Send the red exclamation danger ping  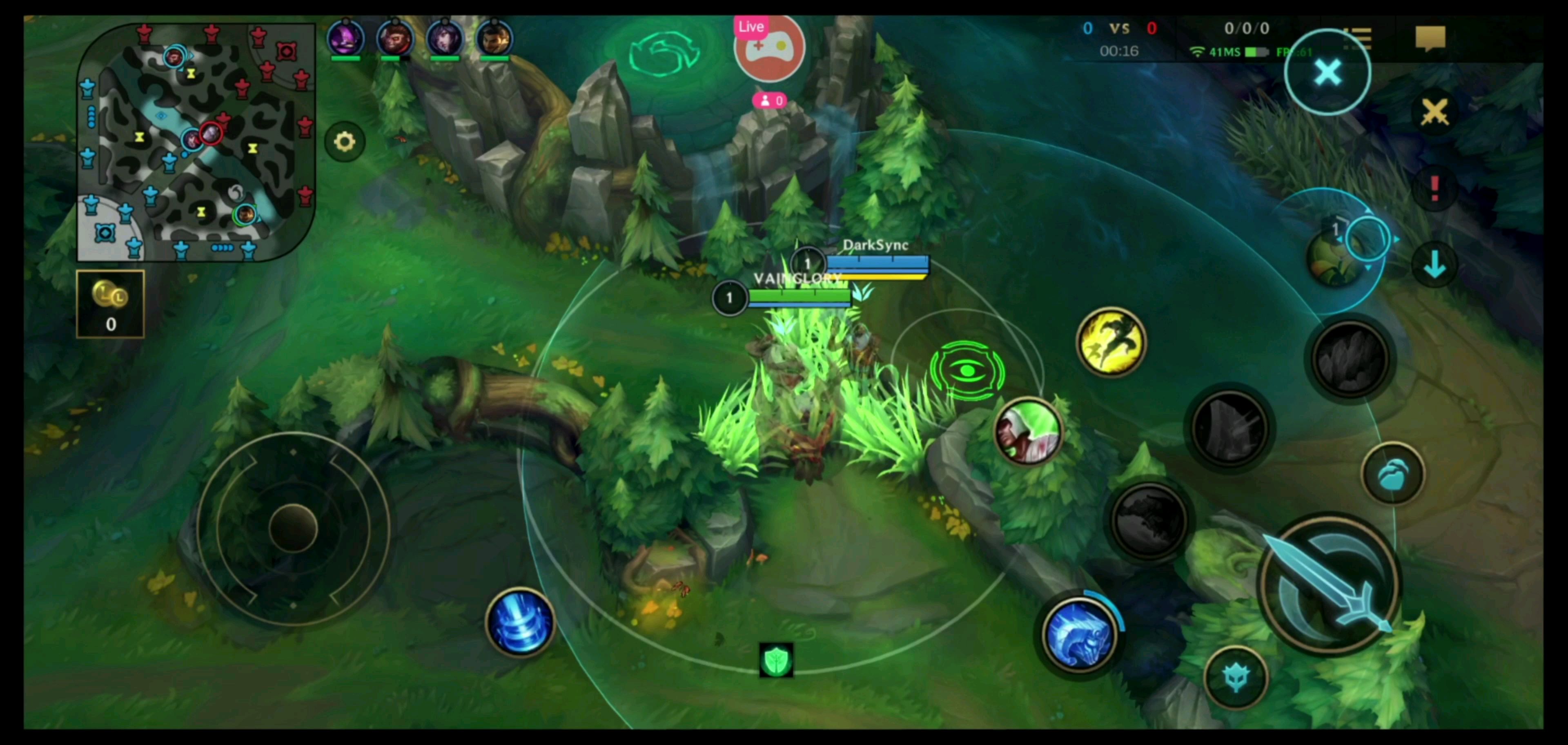(1435, 188)
